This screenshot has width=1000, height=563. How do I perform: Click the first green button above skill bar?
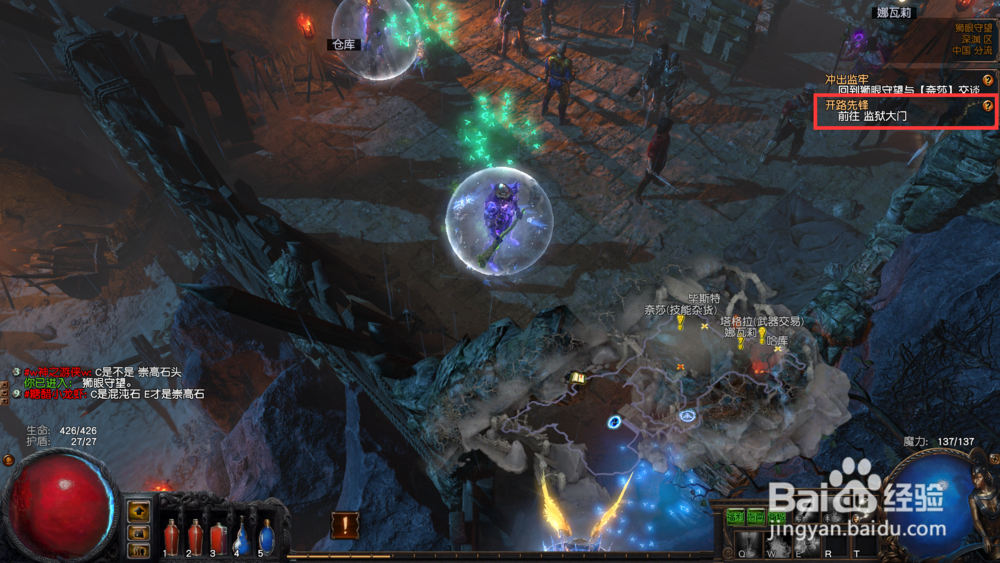coord(736,517)
